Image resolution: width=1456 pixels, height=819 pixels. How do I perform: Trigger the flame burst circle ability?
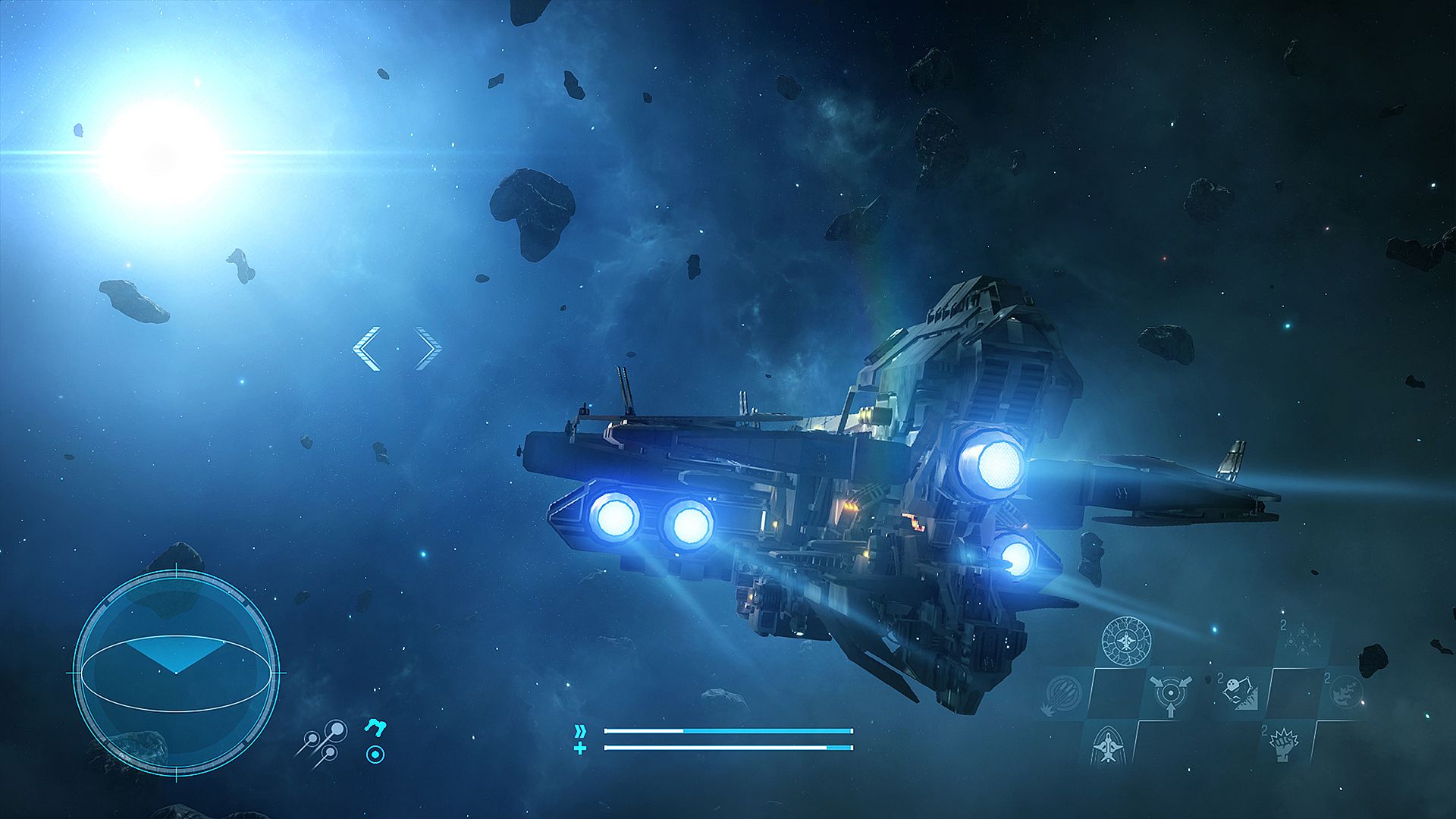1347,692
